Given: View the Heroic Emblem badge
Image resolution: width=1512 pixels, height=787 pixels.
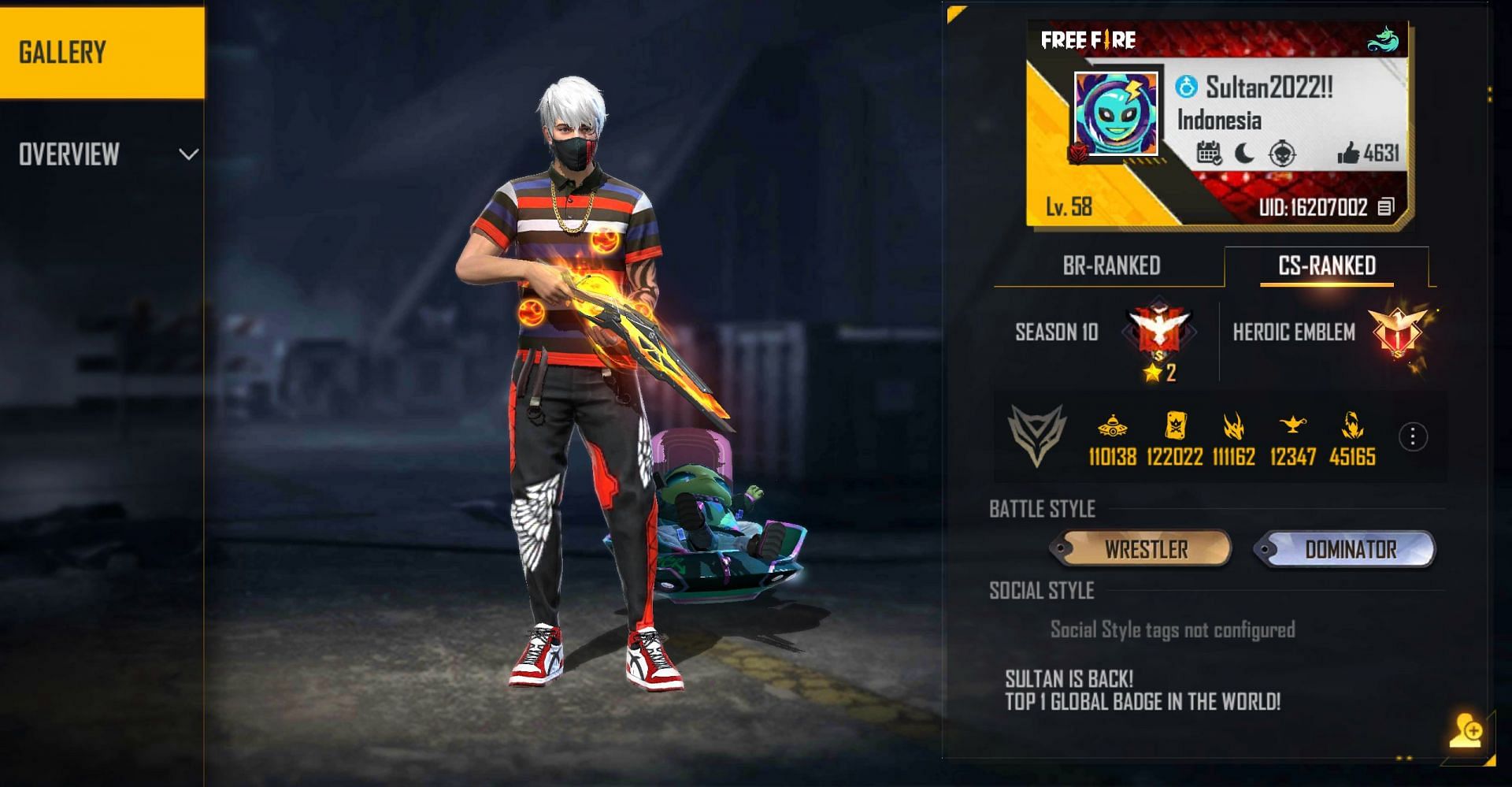Looking at the screenshot, I should (1398, 332).
